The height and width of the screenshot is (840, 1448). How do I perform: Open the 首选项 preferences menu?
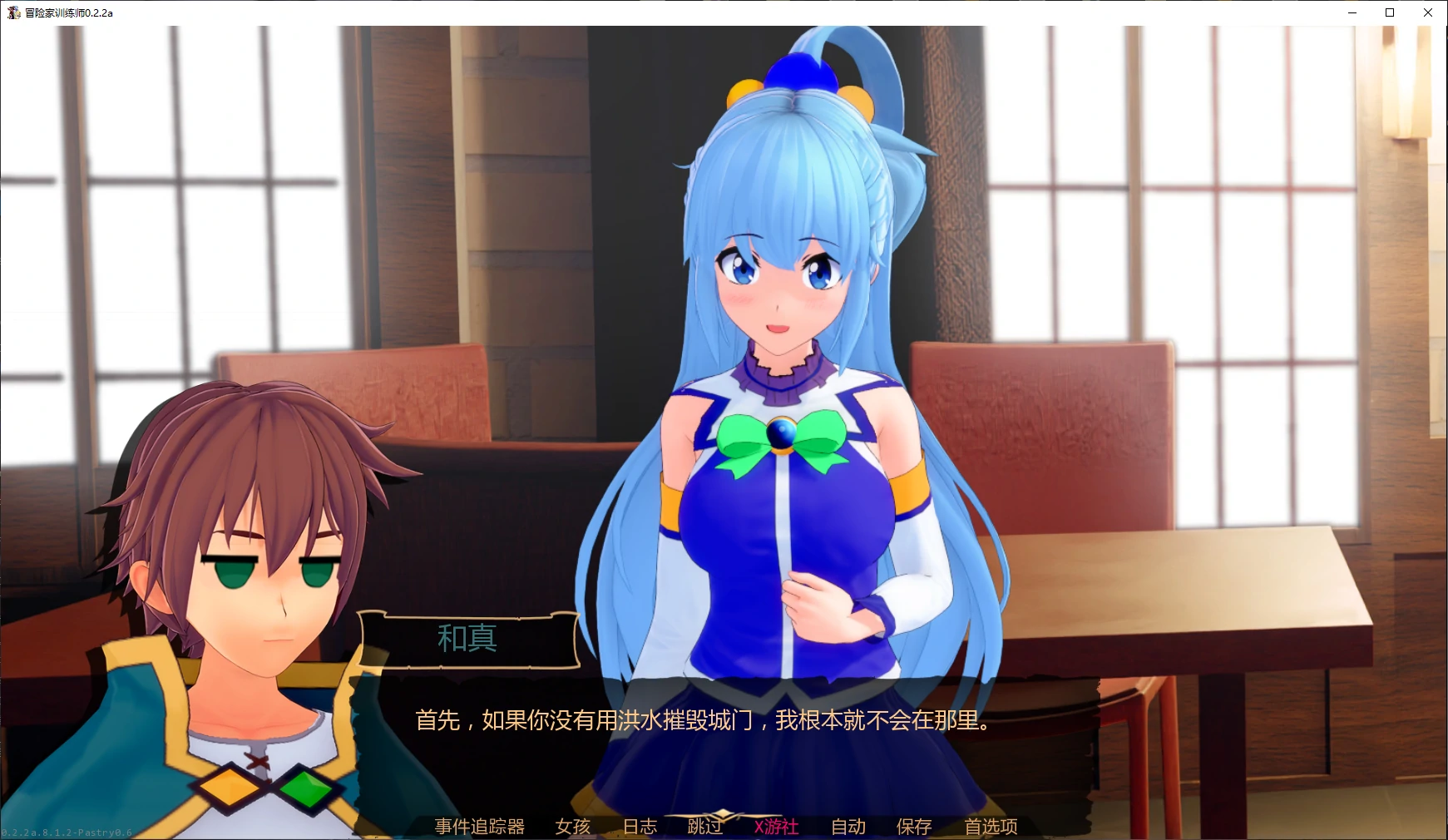tap(991, 828)
